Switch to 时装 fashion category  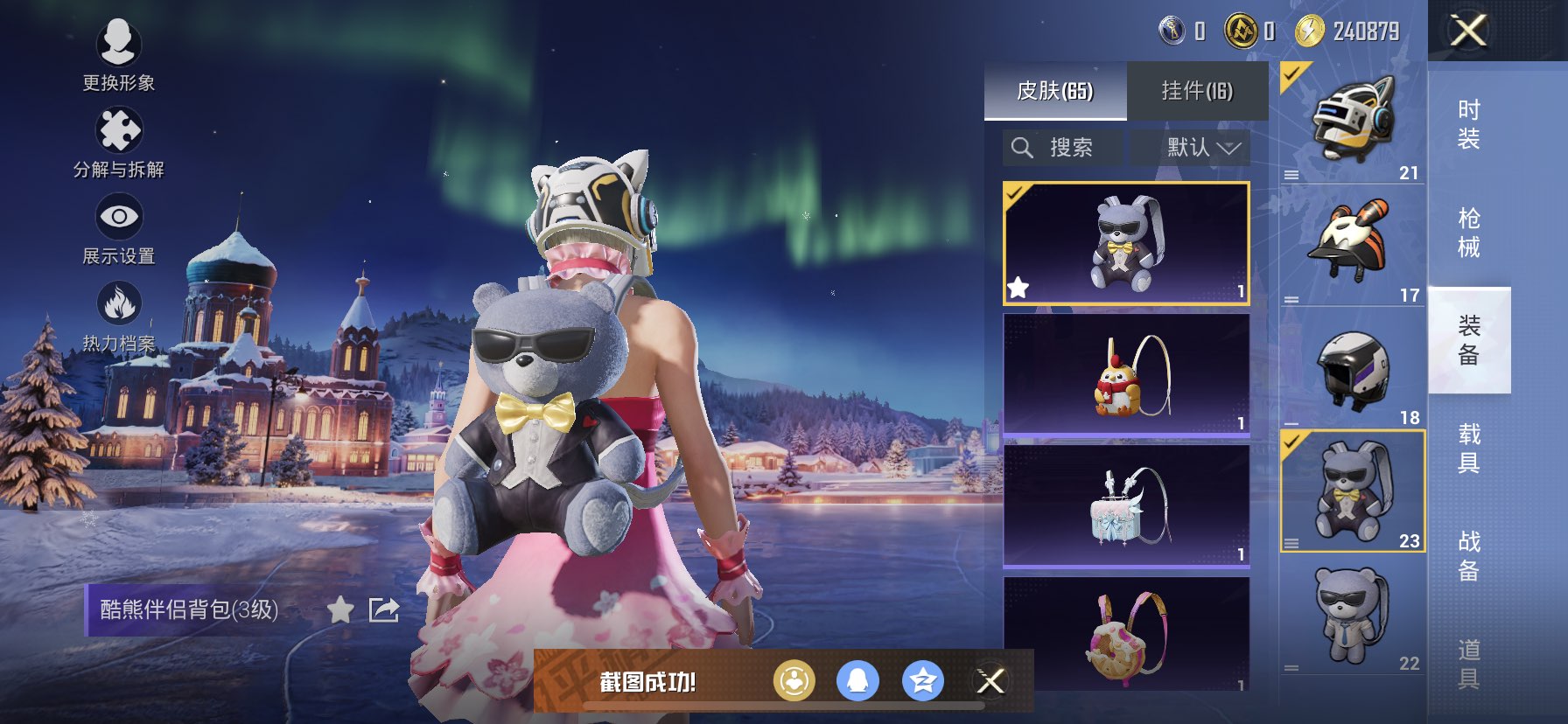[1468, 124]
